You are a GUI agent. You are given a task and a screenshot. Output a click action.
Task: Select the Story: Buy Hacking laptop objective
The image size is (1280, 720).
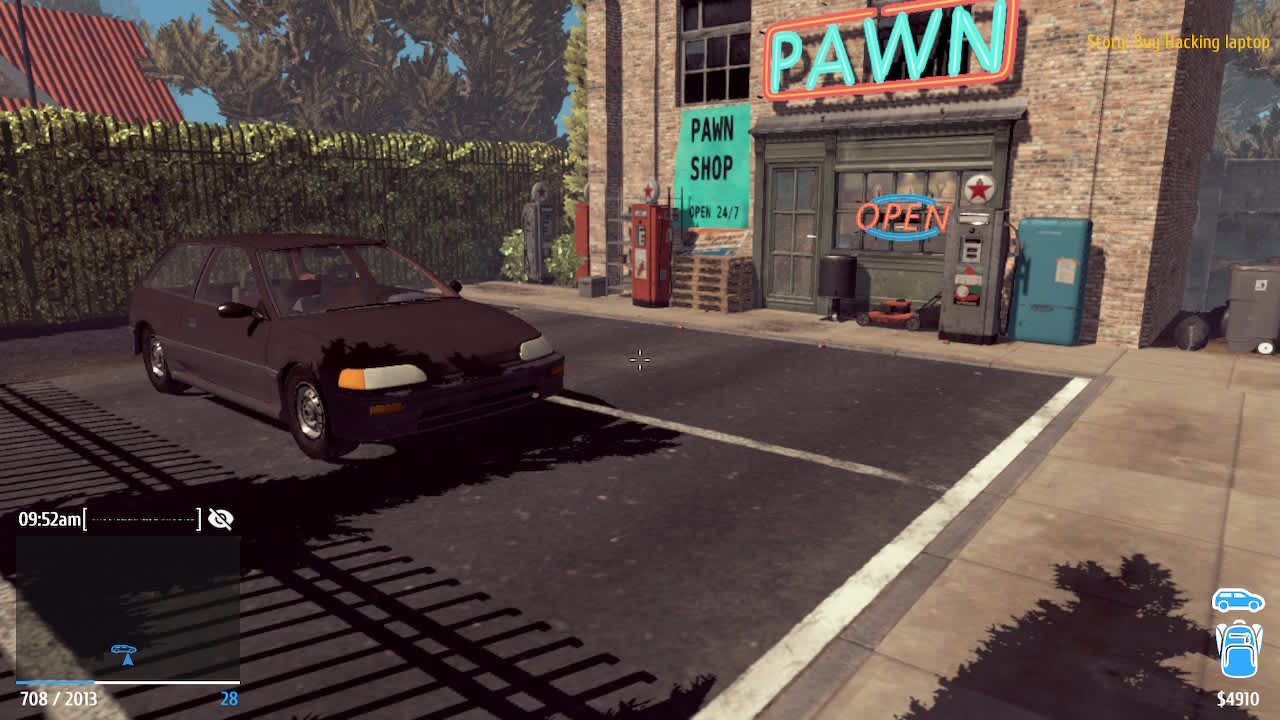click(x=1175, y=42)
